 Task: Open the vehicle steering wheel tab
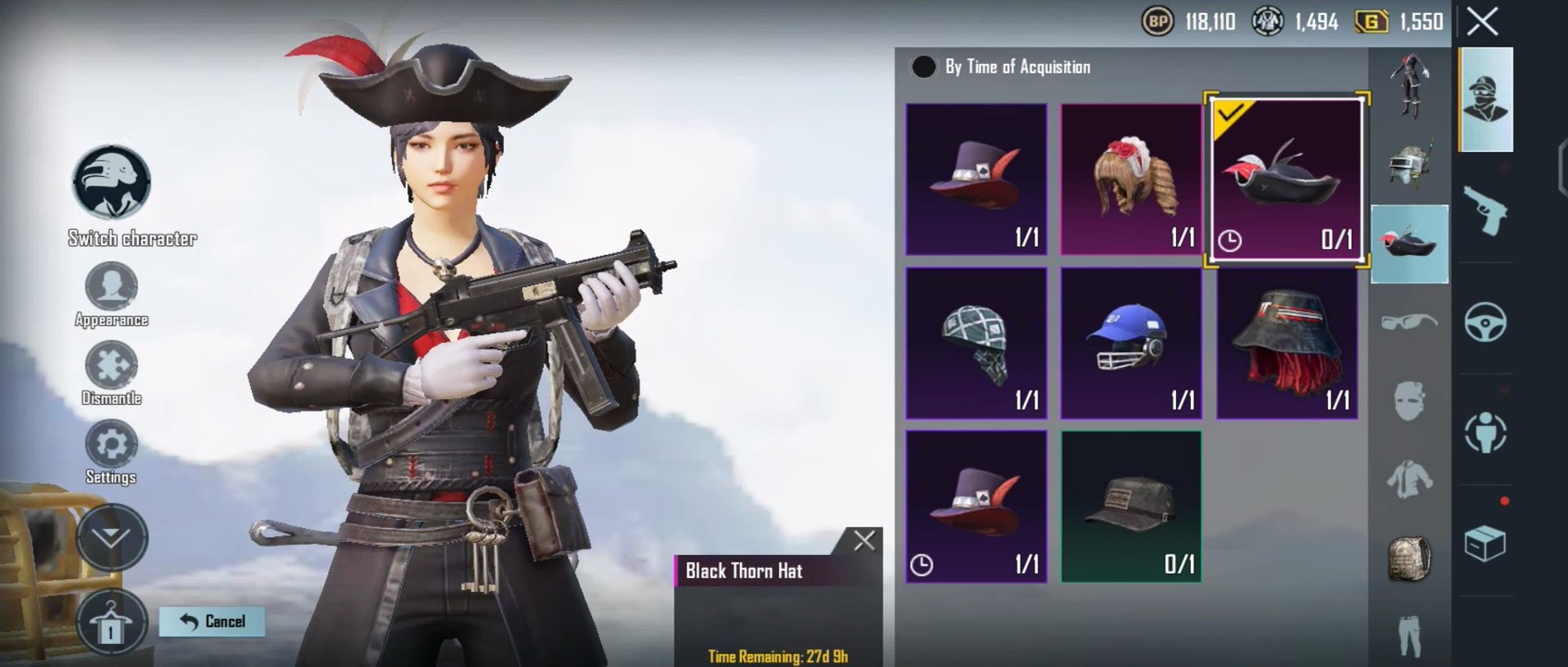[x=1486, y=322]
